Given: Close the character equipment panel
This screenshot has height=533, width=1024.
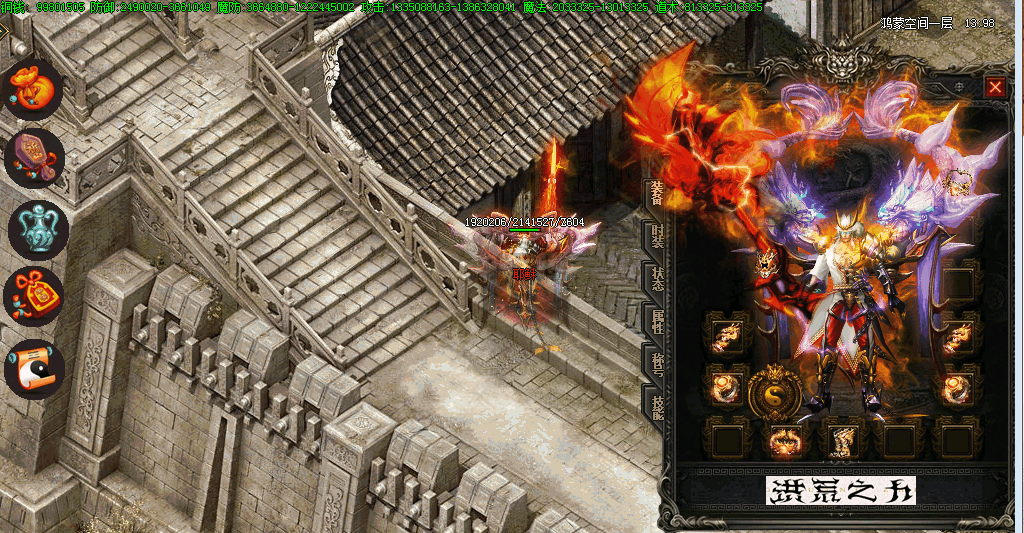Looking at the screenshot, I should [995, 87].
